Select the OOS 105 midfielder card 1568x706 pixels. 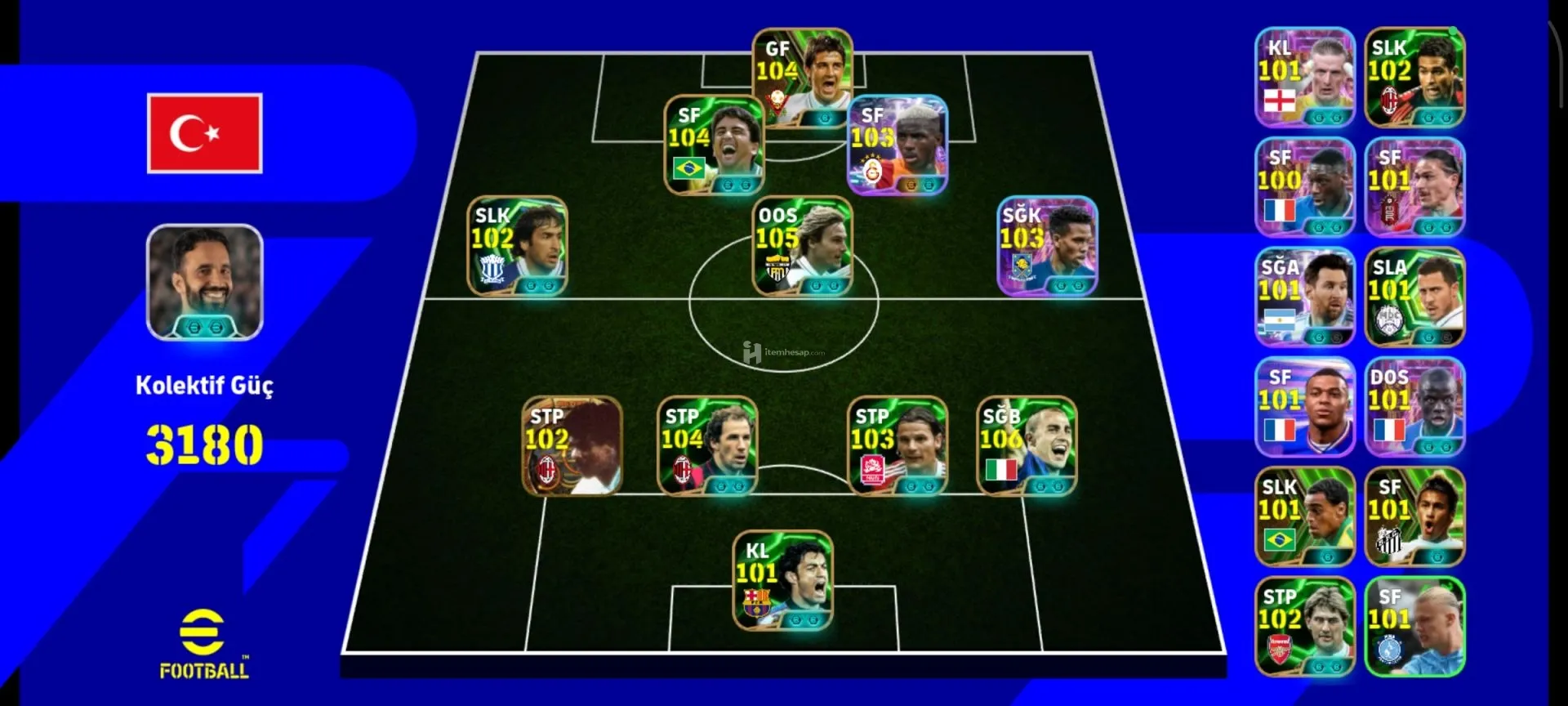pyautogui.click(x=802, y=245)
